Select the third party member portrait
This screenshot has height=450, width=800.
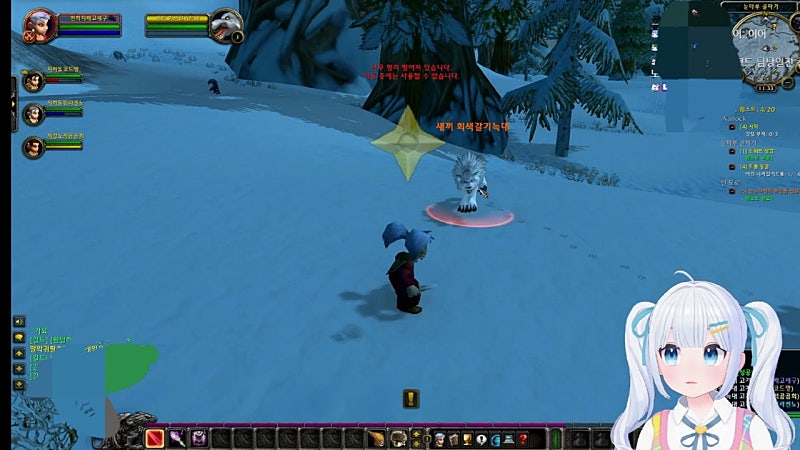(34, 147)
